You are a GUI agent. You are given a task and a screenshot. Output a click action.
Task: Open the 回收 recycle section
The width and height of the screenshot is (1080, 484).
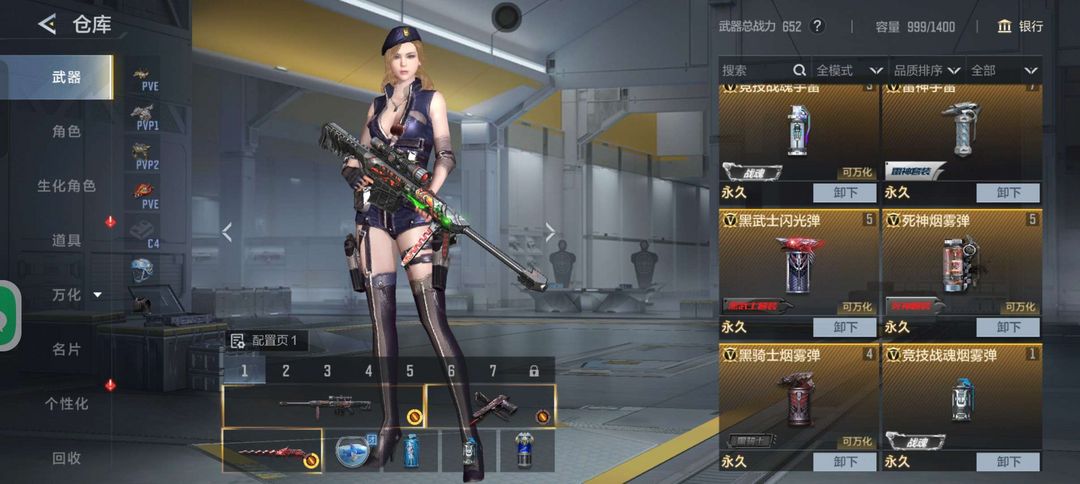tap(66, 458)
